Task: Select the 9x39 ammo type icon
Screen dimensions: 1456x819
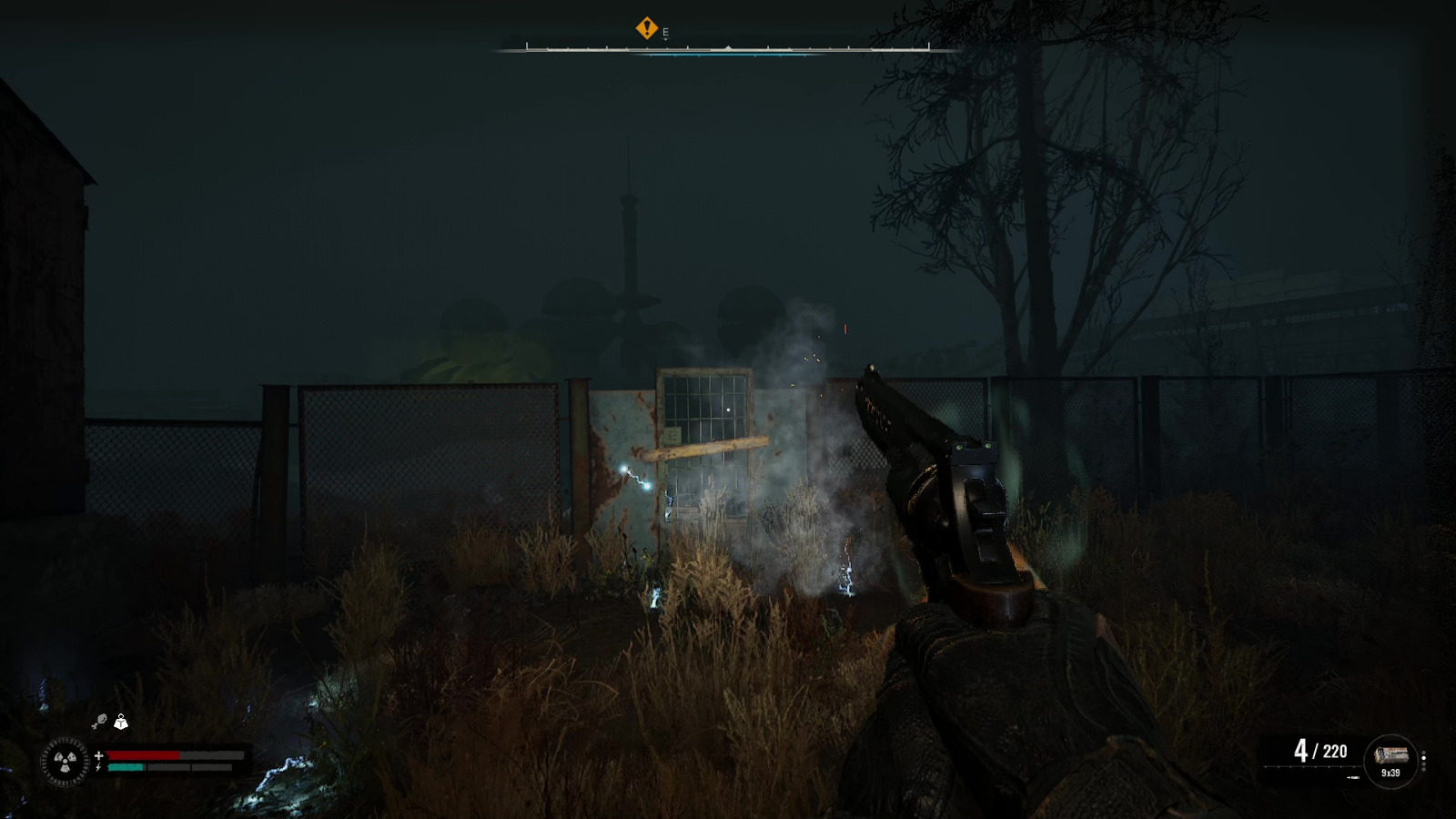Action: click(x=1392, y=755)
